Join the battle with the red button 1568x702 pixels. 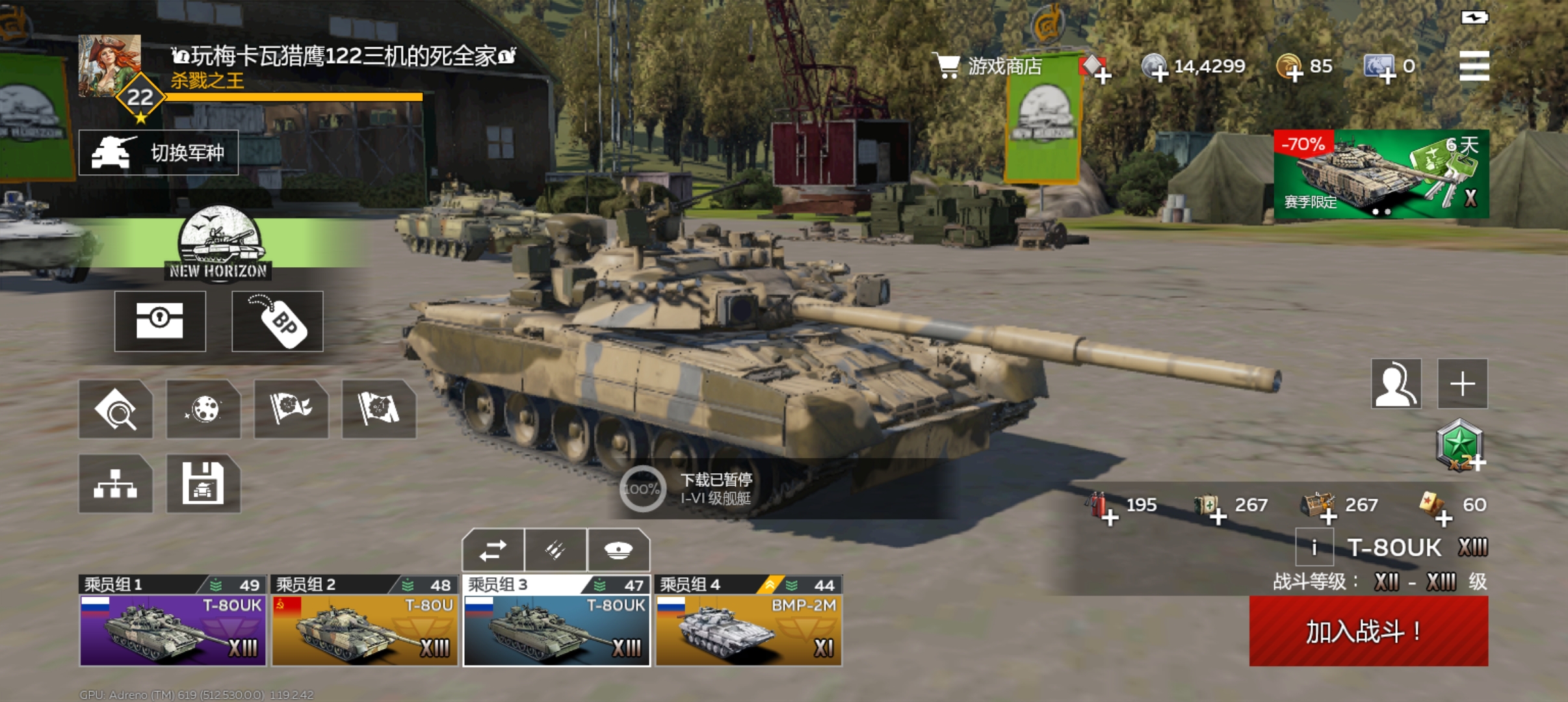[1368, 631]
